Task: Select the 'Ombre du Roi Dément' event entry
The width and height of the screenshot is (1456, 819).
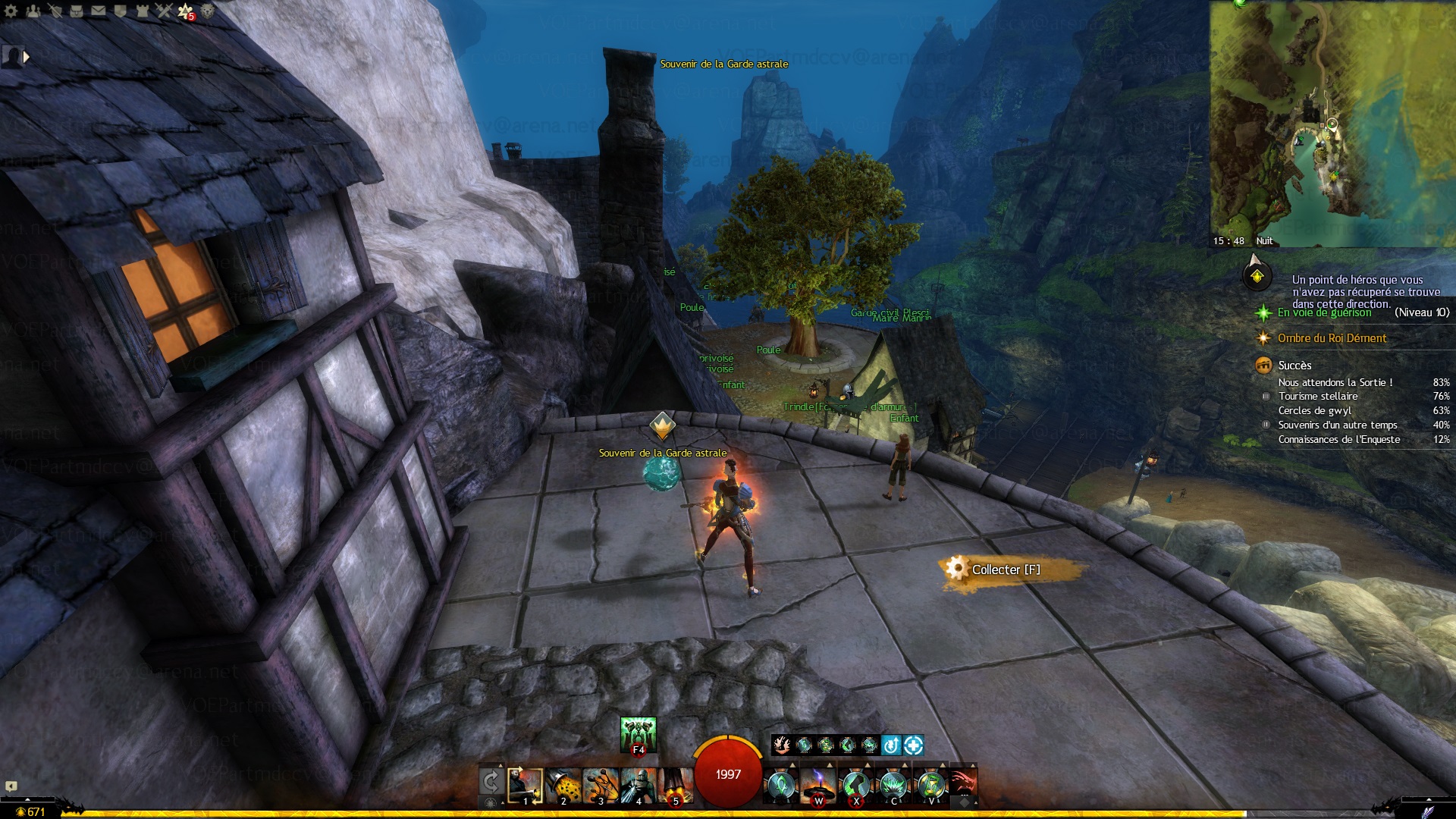Action: (x=1332, y=338)
